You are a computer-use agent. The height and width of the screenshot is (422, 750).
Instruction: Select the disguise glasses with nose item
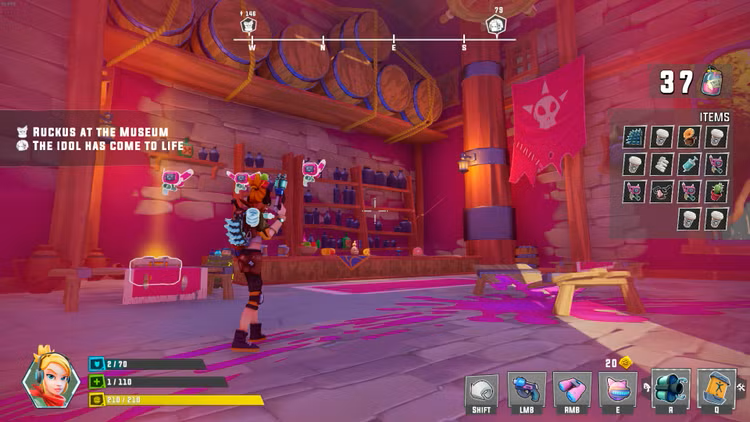[660, 191]
